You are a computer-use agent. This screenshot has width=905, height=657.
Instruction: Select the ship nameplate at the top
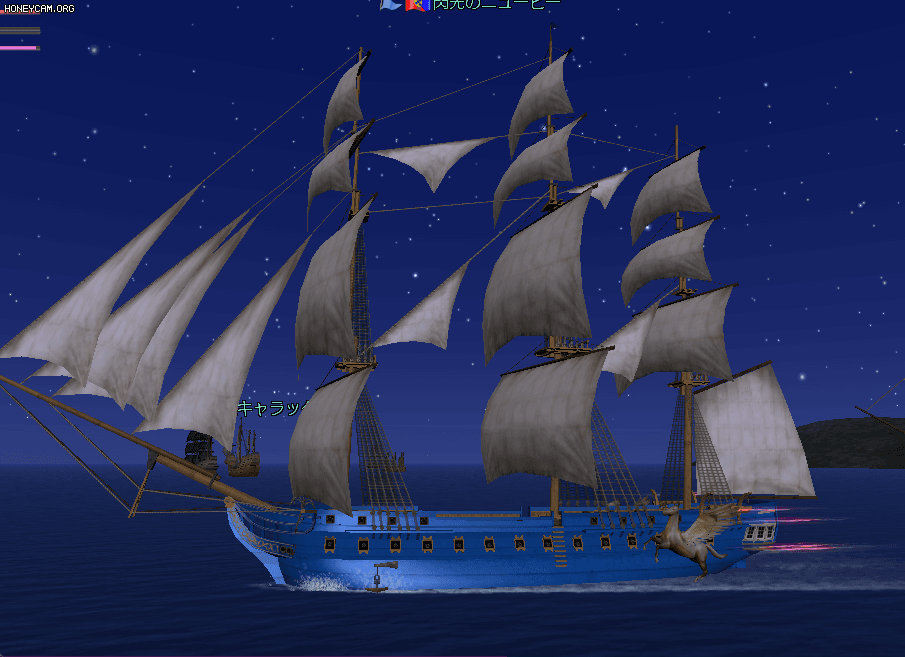point(495,5)
